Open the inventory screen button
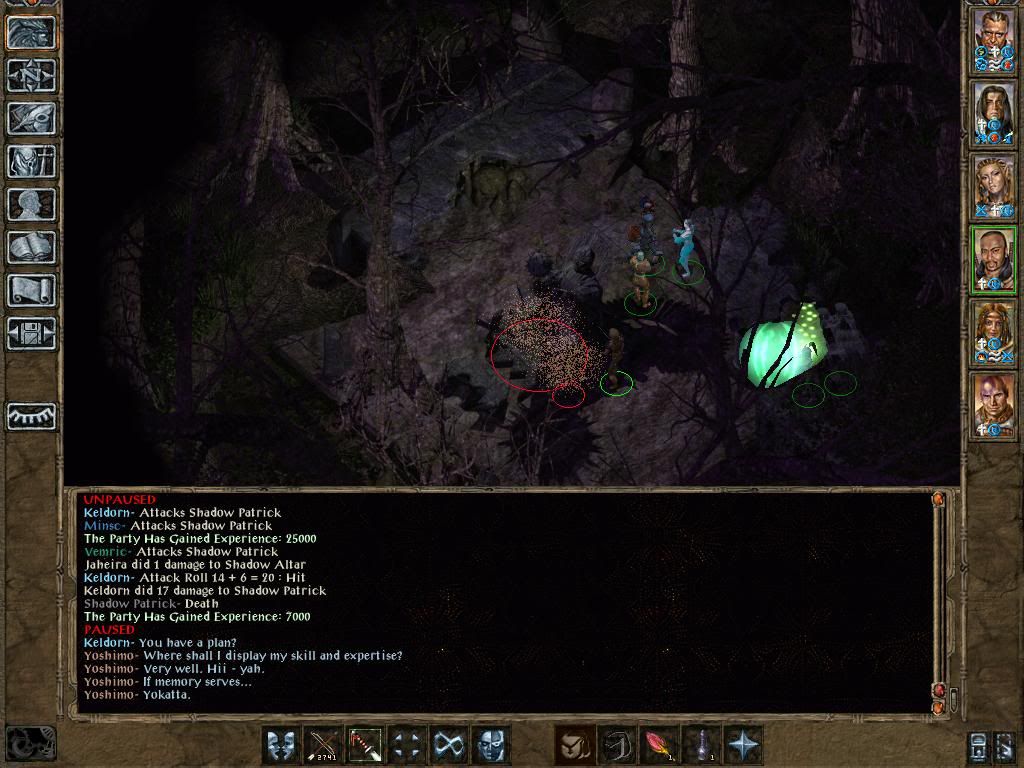The height and width of the screenshot is (768, 1024). pos(31,161)
